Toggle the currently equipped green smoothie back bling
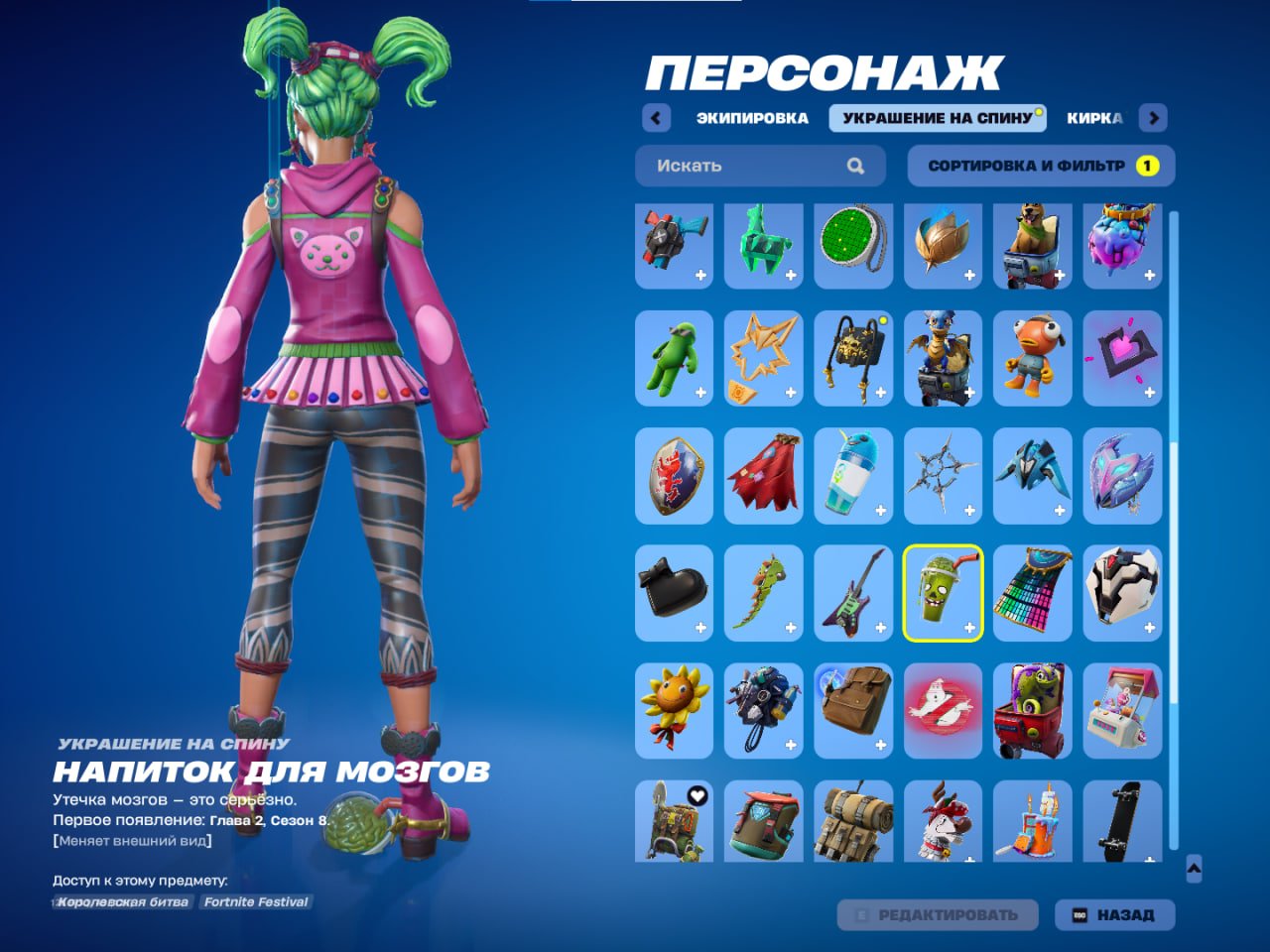The image size is (1270, 952). click(x=943, y=594)
